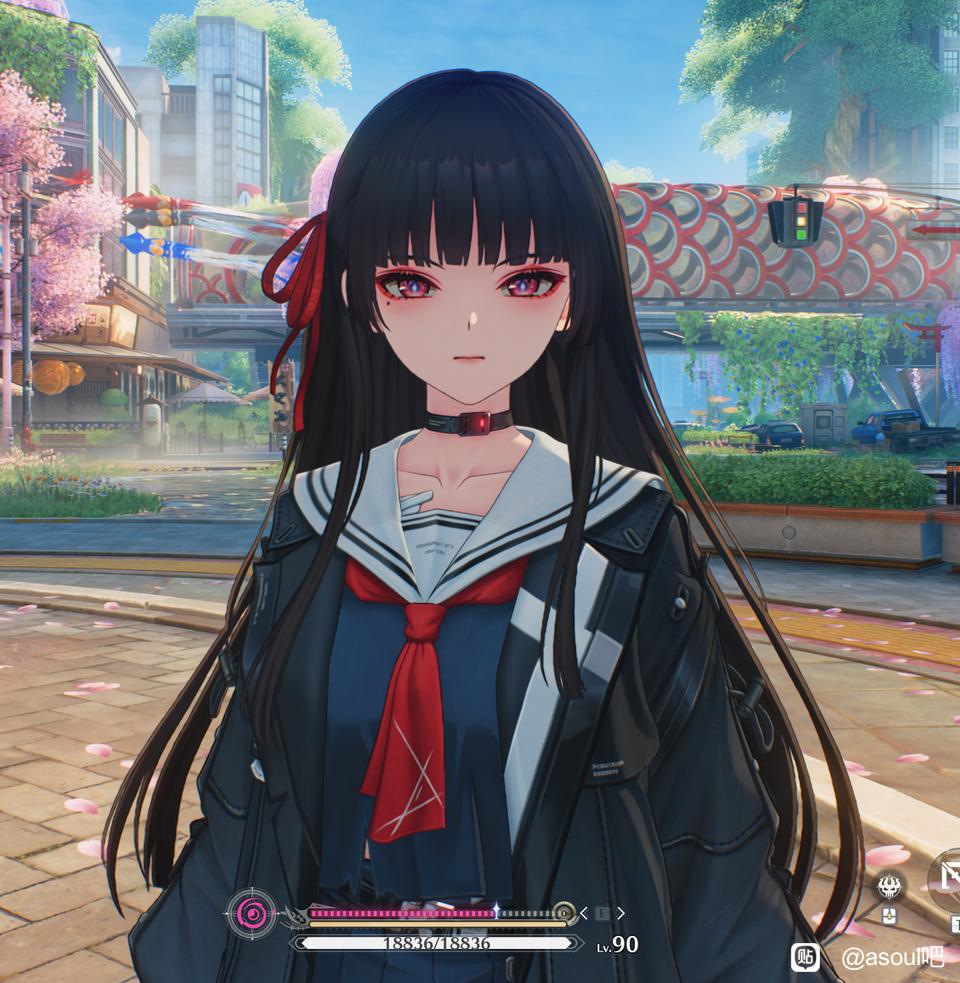
Task: Click the pink spiral ability icon
Action: pos(251,913)
